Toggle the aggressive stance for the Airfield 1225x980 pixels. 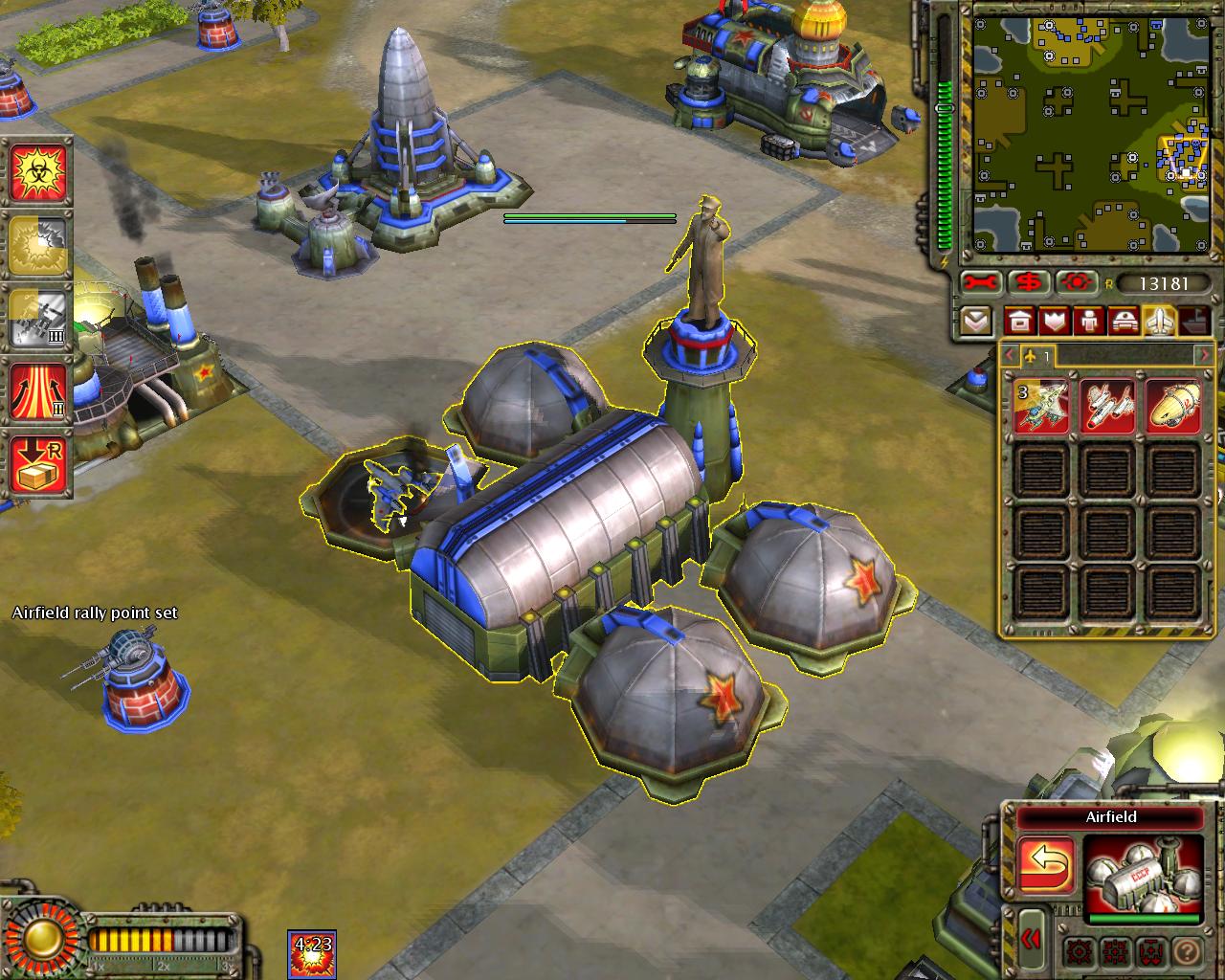pyautogui.click(x=1080, y=953)
